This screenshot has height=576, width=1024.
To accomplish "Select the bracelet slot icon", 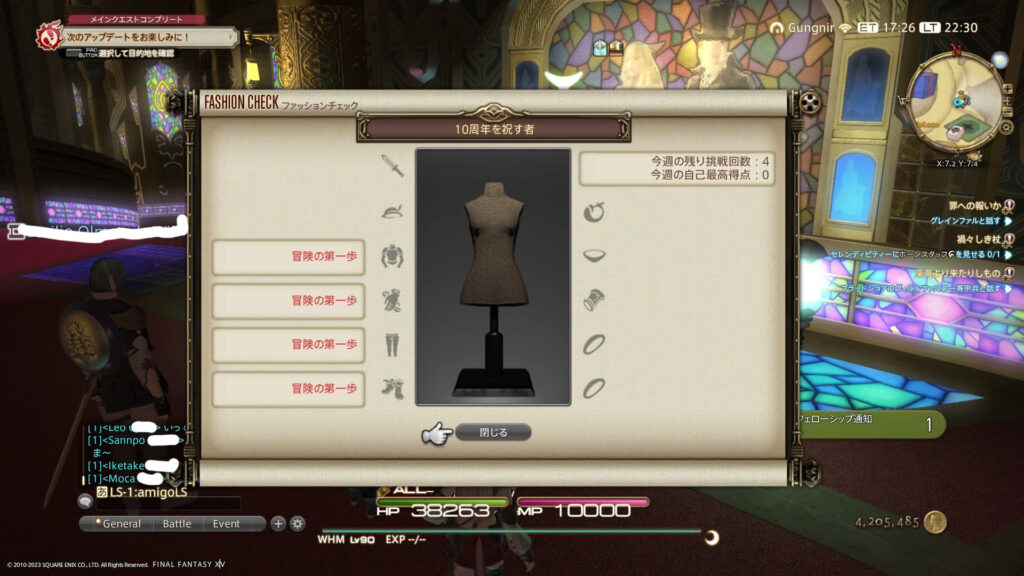I will pyautogui.click(x=594, y=300).
